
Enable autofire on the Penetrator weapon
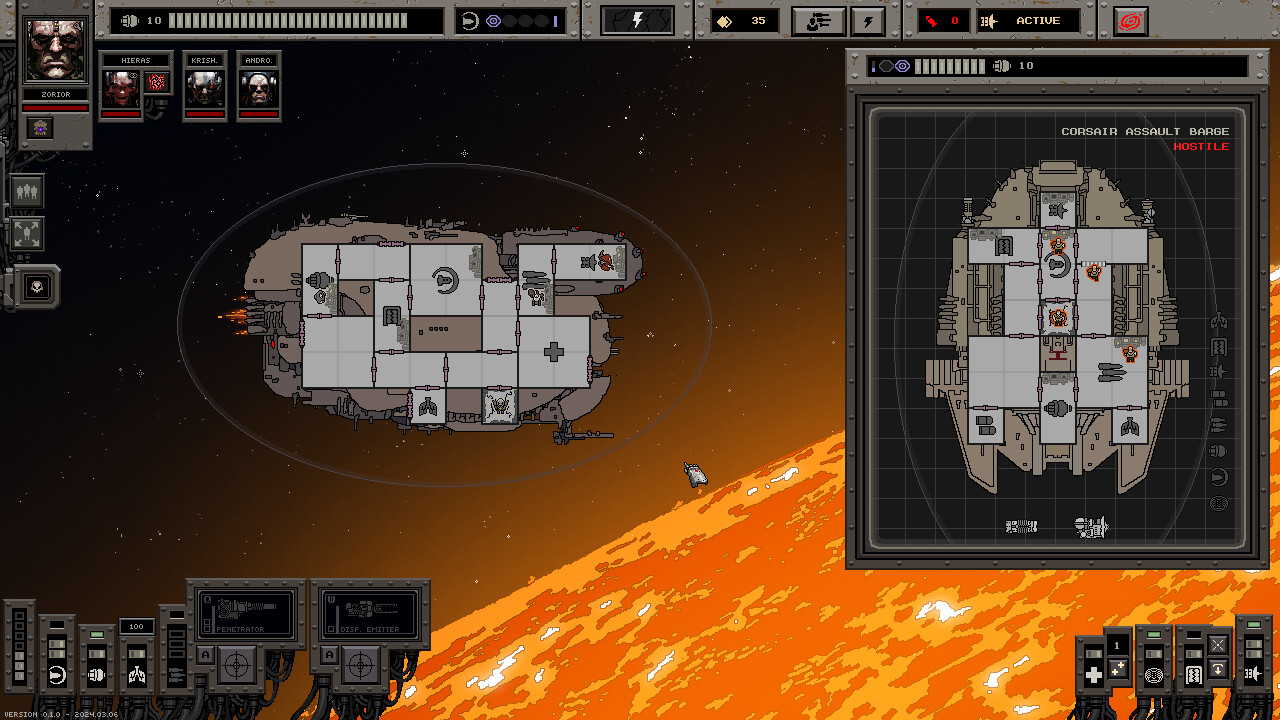pos(206,653)
